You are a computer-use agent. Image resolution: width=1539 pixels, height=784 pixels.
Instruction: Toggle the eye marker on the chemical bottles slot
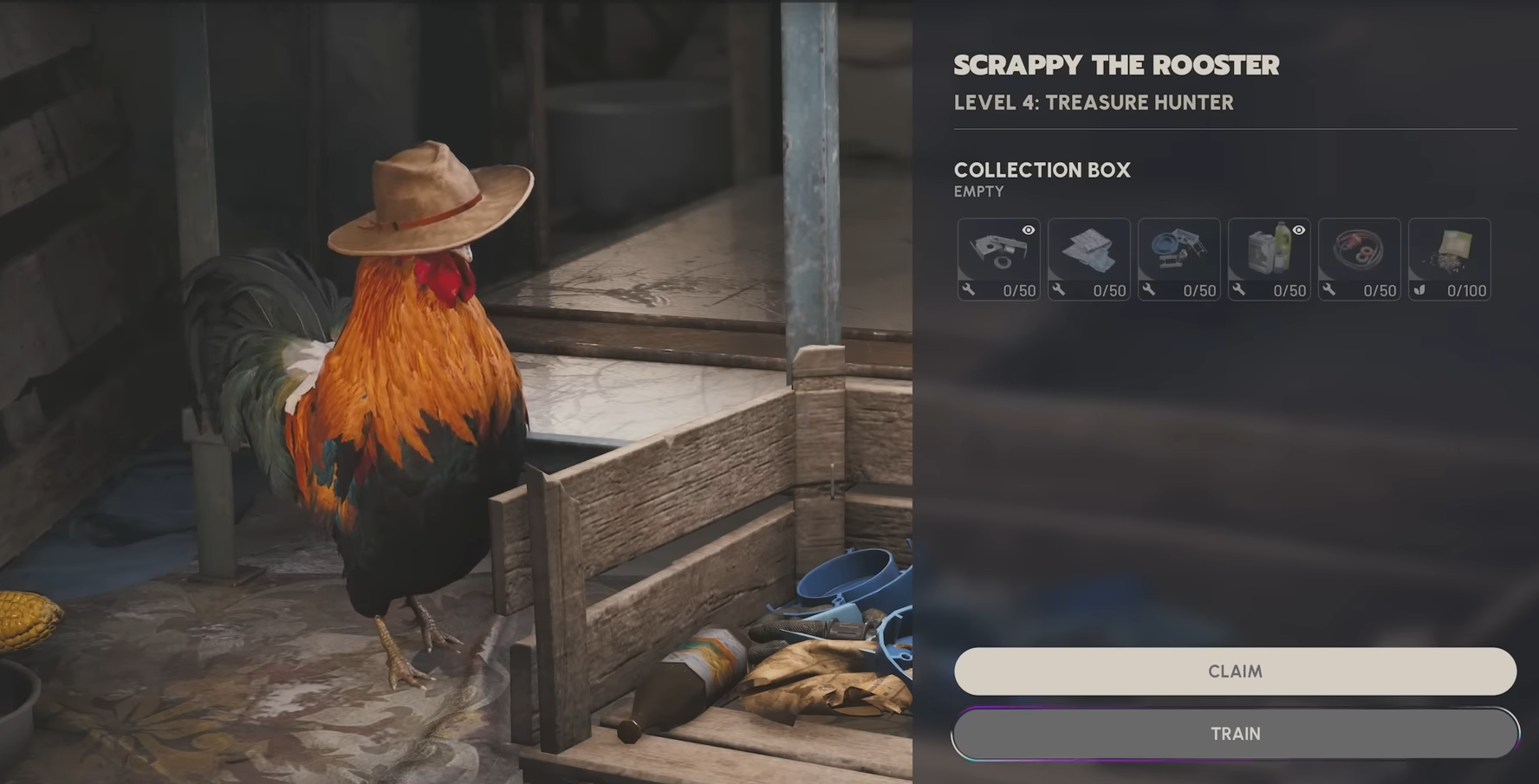click(x=1298, y=230)
